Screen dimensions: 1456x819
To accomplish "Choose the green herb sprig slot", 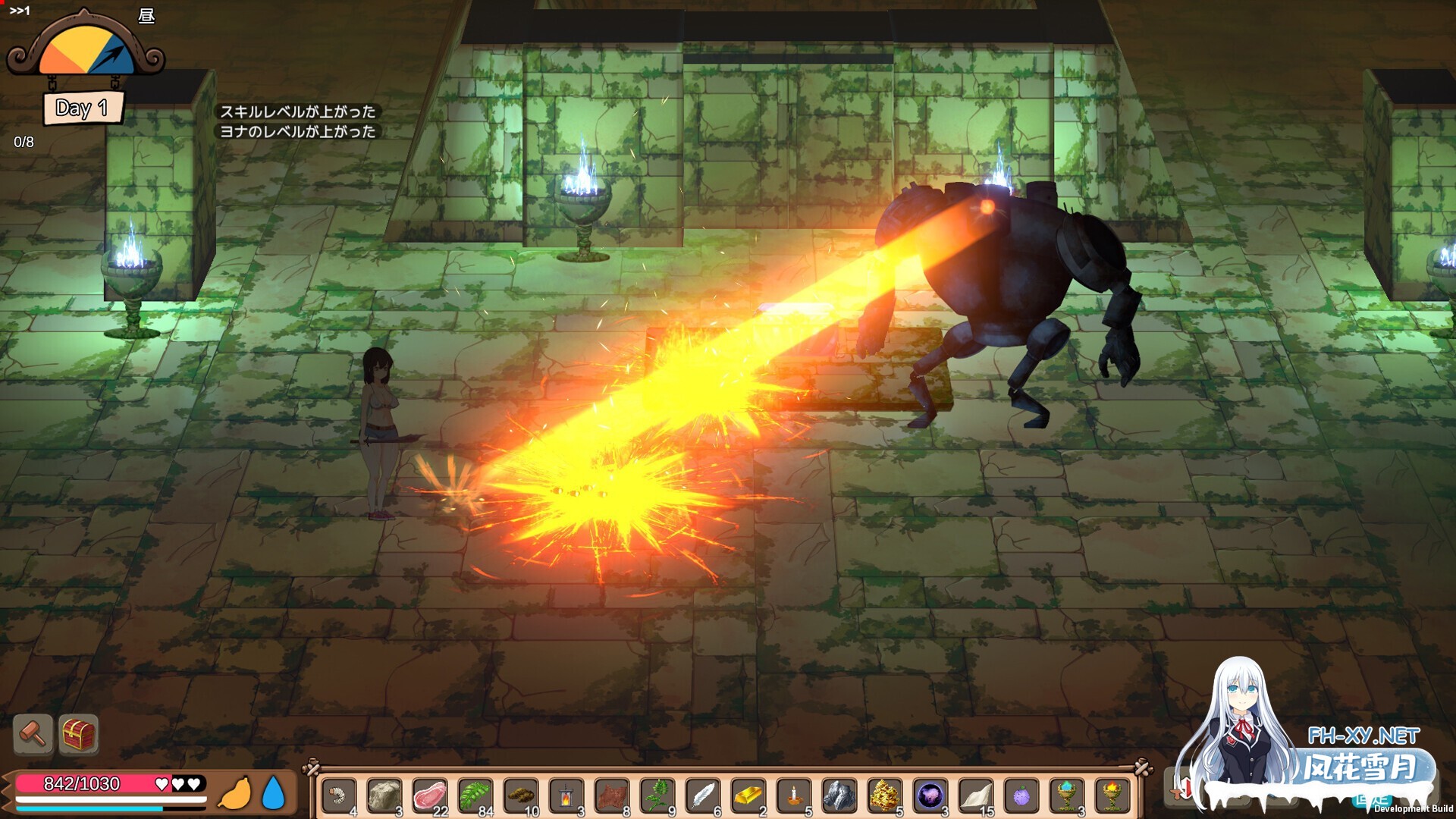I will click(x=657, y=796).
